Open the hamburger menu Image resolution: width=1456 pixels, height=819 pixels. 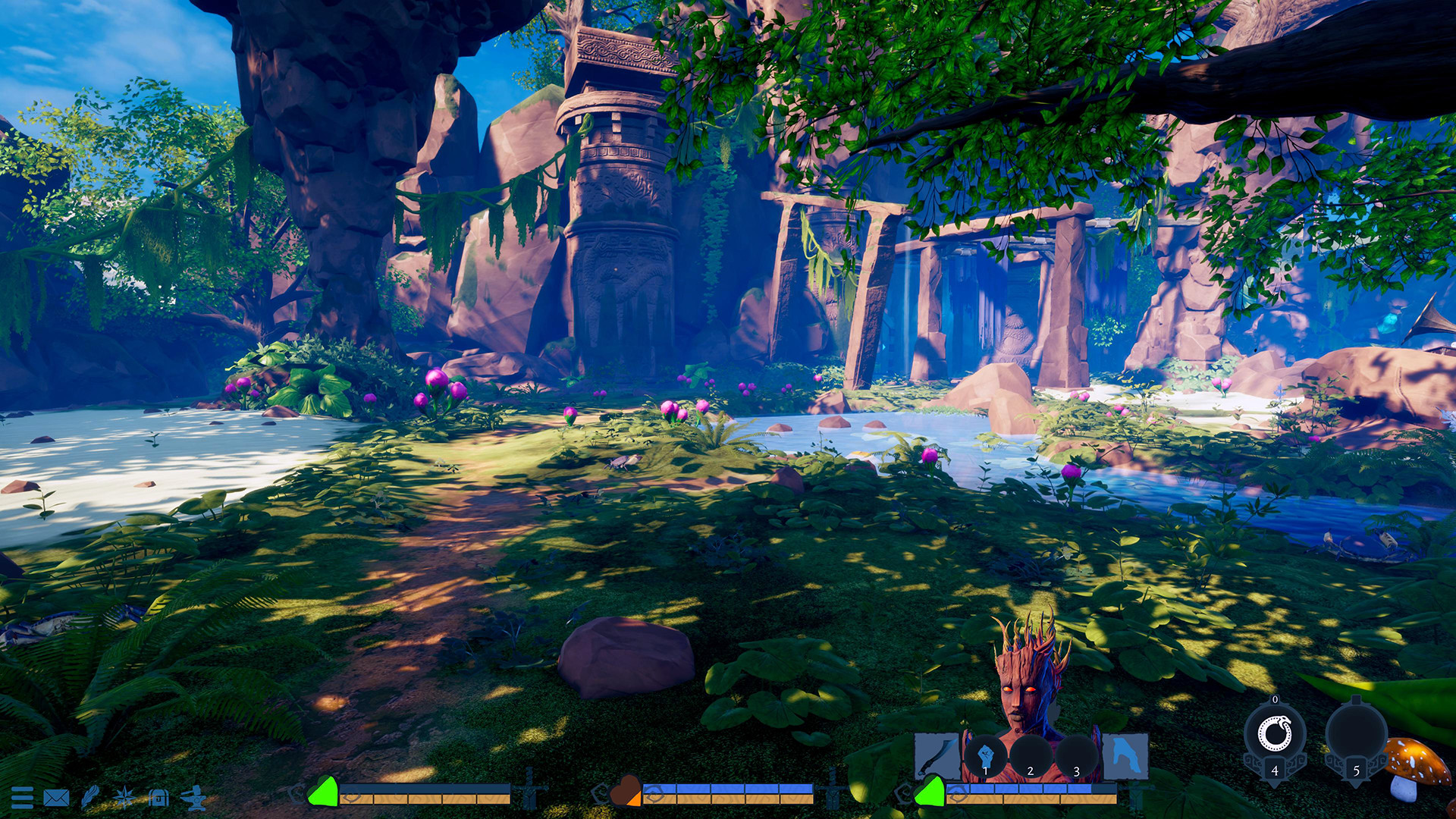23,797
